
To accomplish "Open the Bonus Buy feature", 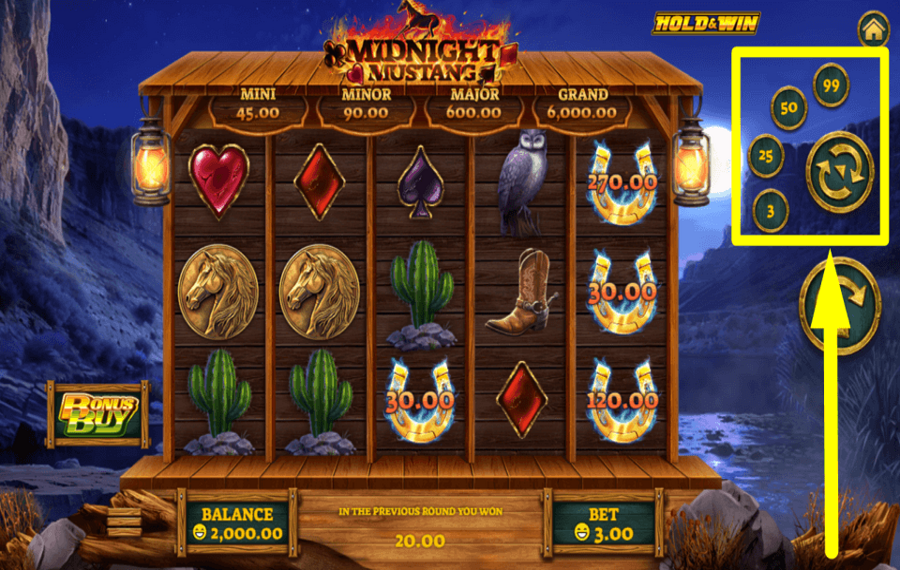I will pyautogui.click(x=97, y=414).
